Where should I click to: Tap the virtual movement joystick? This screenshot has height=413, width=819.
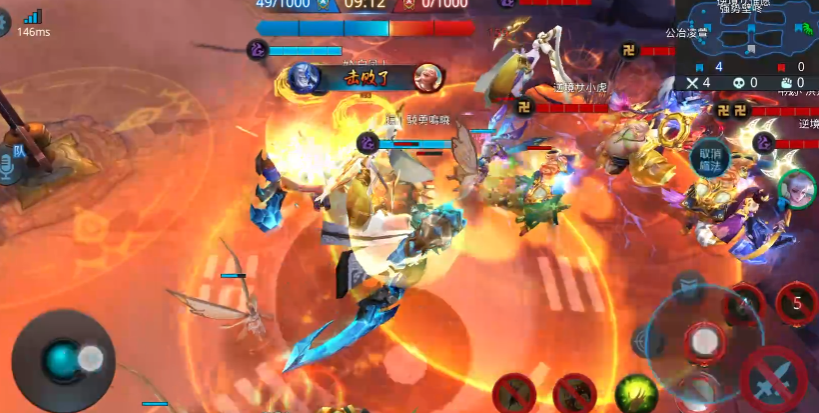(x=62, y=359)
